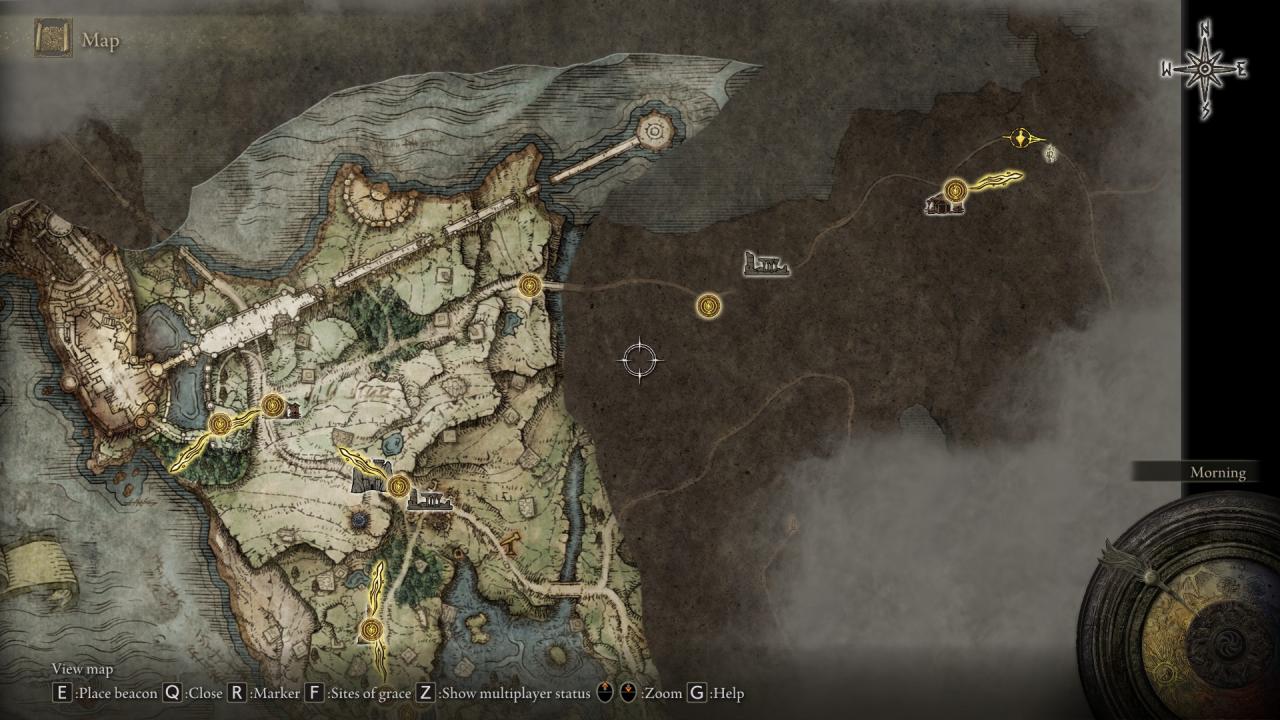Viewport: 1280px width, 720px height.
Task: Click the lone ruins icon in the unexplored dark area
Action: click(x=767, y=265)
